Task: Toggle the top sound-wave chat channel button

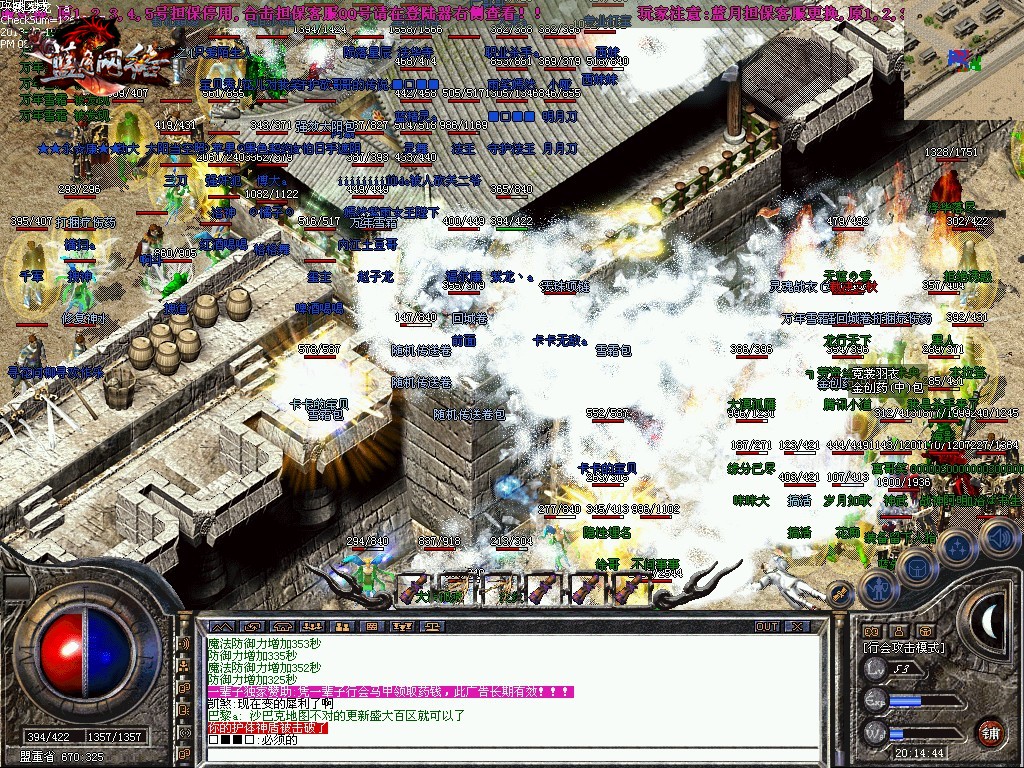Action: (183, 643)
